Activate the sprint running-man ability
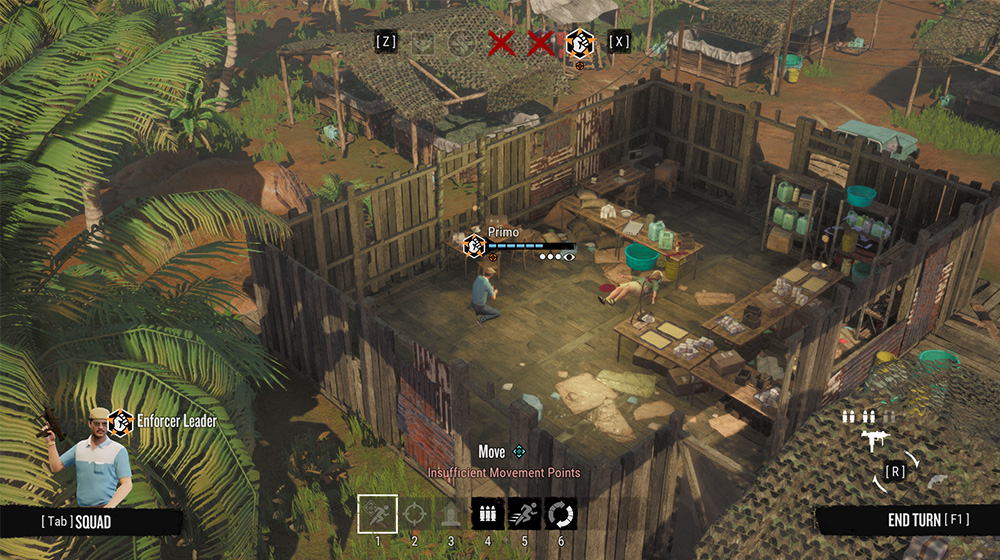The height and width of the screenshot is (560, 1000). 525,514
